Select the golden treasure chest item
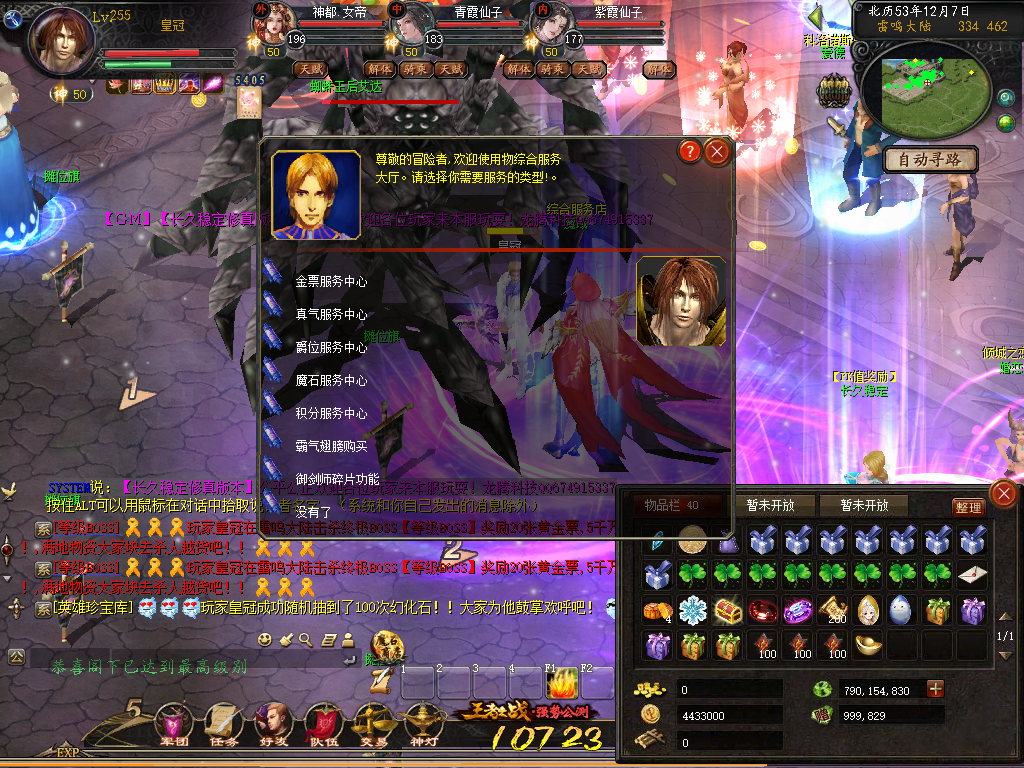 tap(727, 610)
